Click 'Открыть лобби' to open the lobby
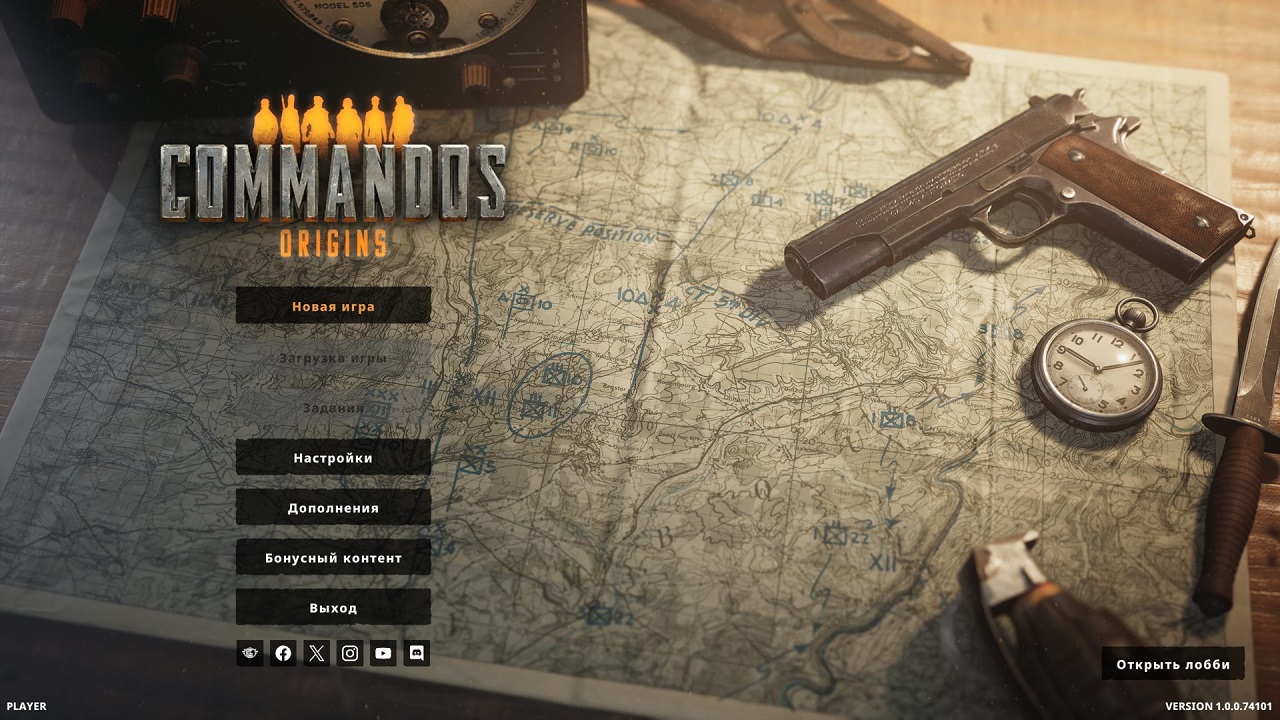 coord(1172,663)
